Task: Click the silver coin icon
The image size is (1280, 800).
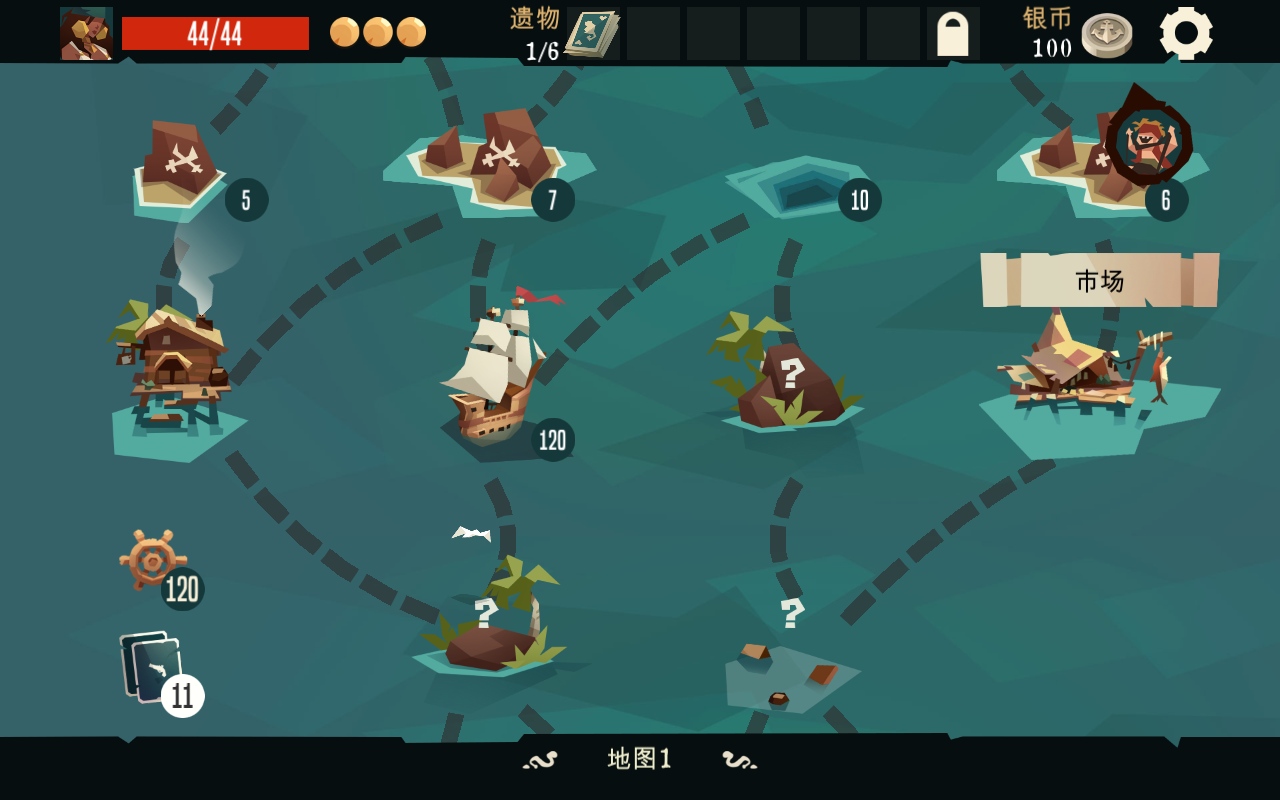Action: pos(1106,35)
